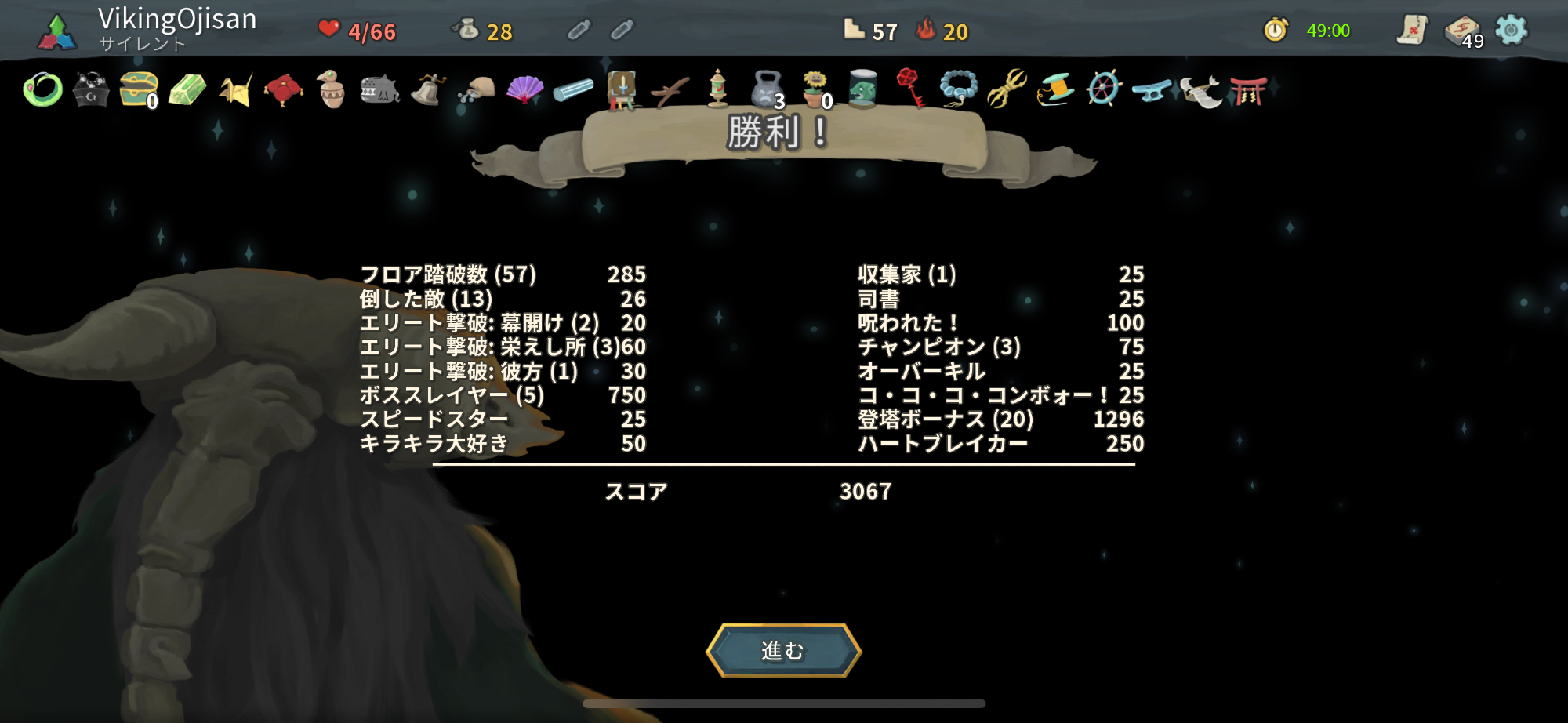Inspect the green ingot relic

(187, 90)
